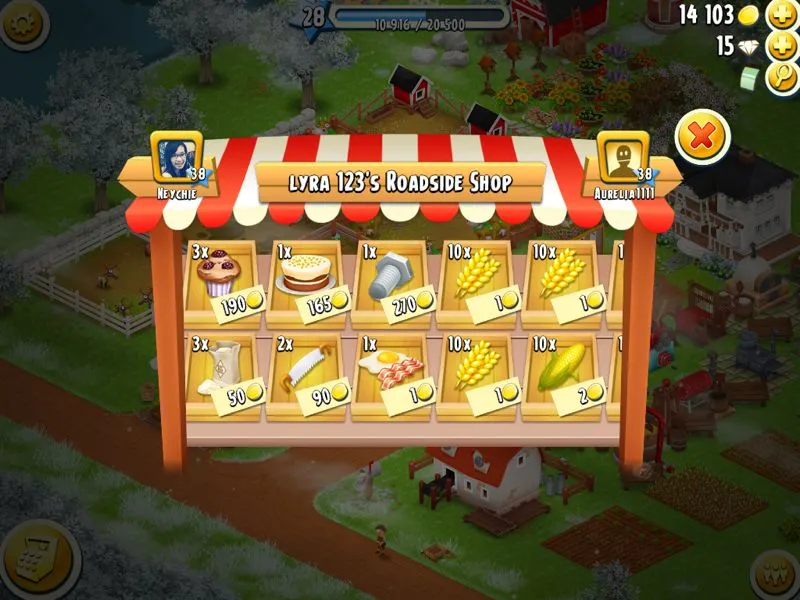Add more coins with the plus button

pos(781,15)
